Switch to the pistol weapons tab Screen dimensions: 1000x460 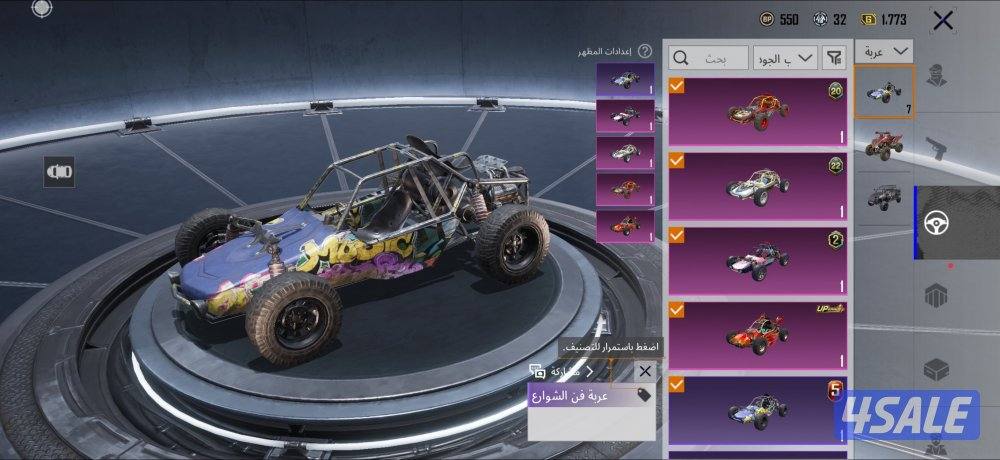click(x=938, y=148)
